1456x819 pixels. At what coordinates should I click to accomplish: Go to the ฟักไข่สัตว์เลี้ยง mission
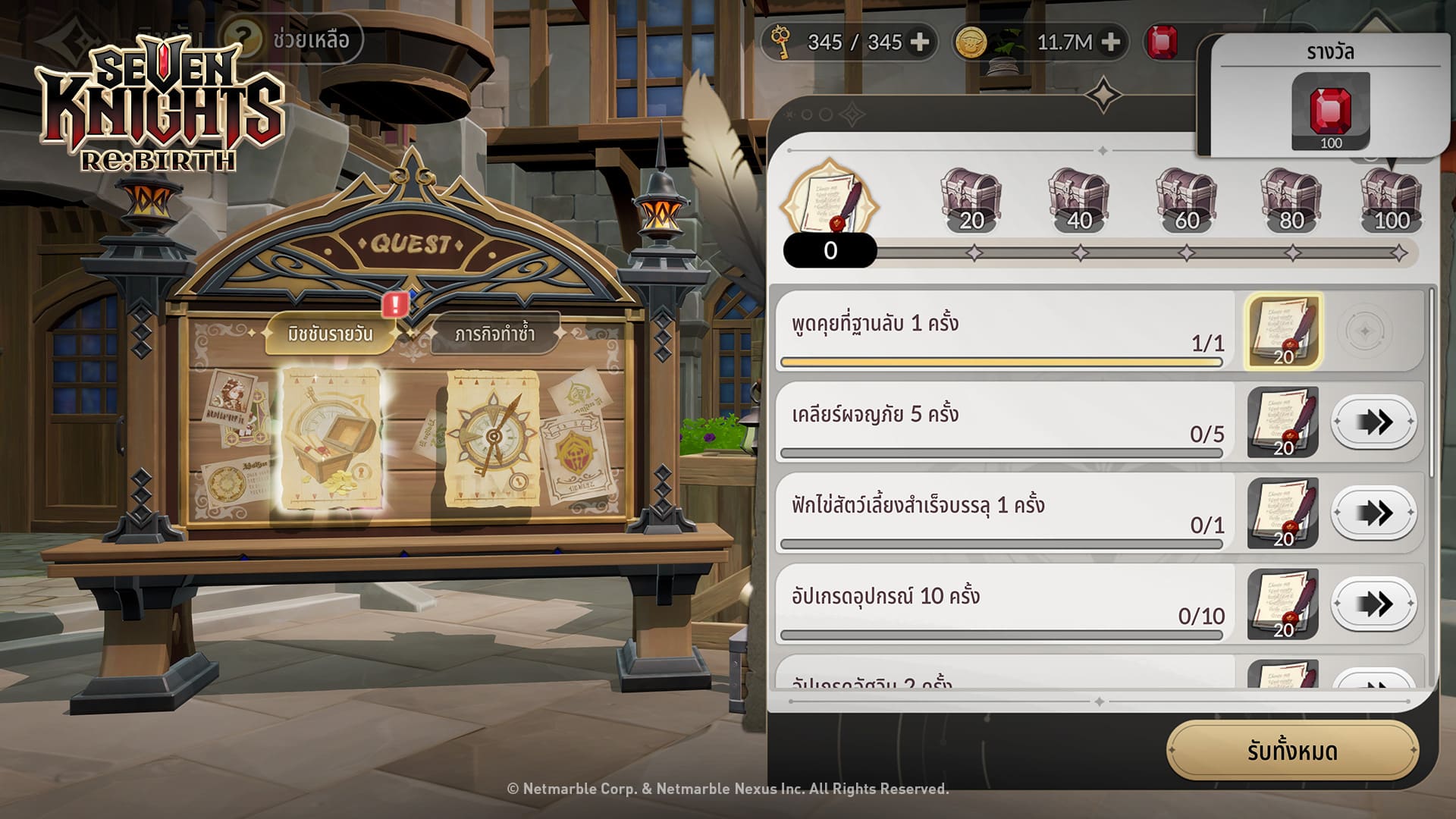pyautogui.click(x=1373, y=513)
